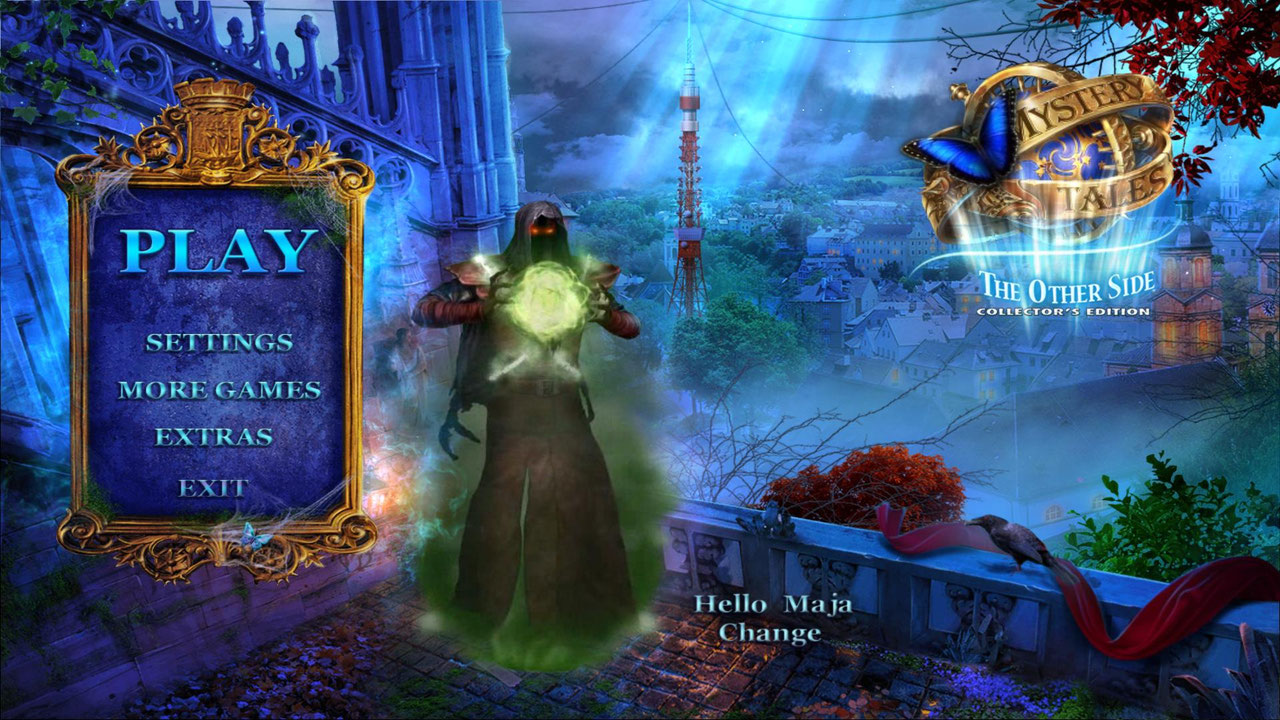Choose Exit to quit the game
Viewport: 1280px width, 720px height.
213,488
